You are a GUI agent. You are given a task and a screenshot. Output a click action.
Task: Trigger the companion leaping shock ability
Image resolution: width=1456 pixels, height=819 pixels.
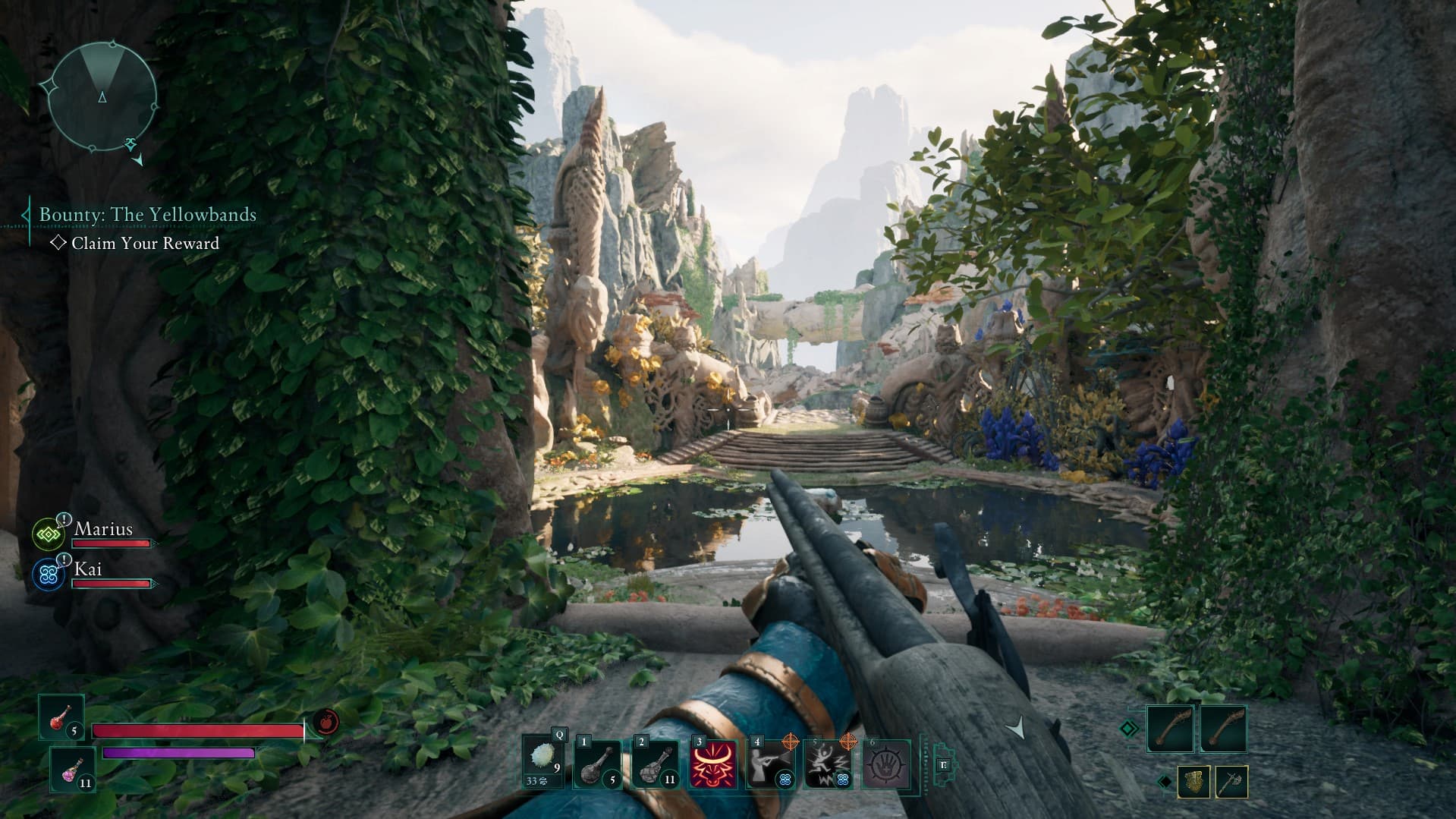828,764
